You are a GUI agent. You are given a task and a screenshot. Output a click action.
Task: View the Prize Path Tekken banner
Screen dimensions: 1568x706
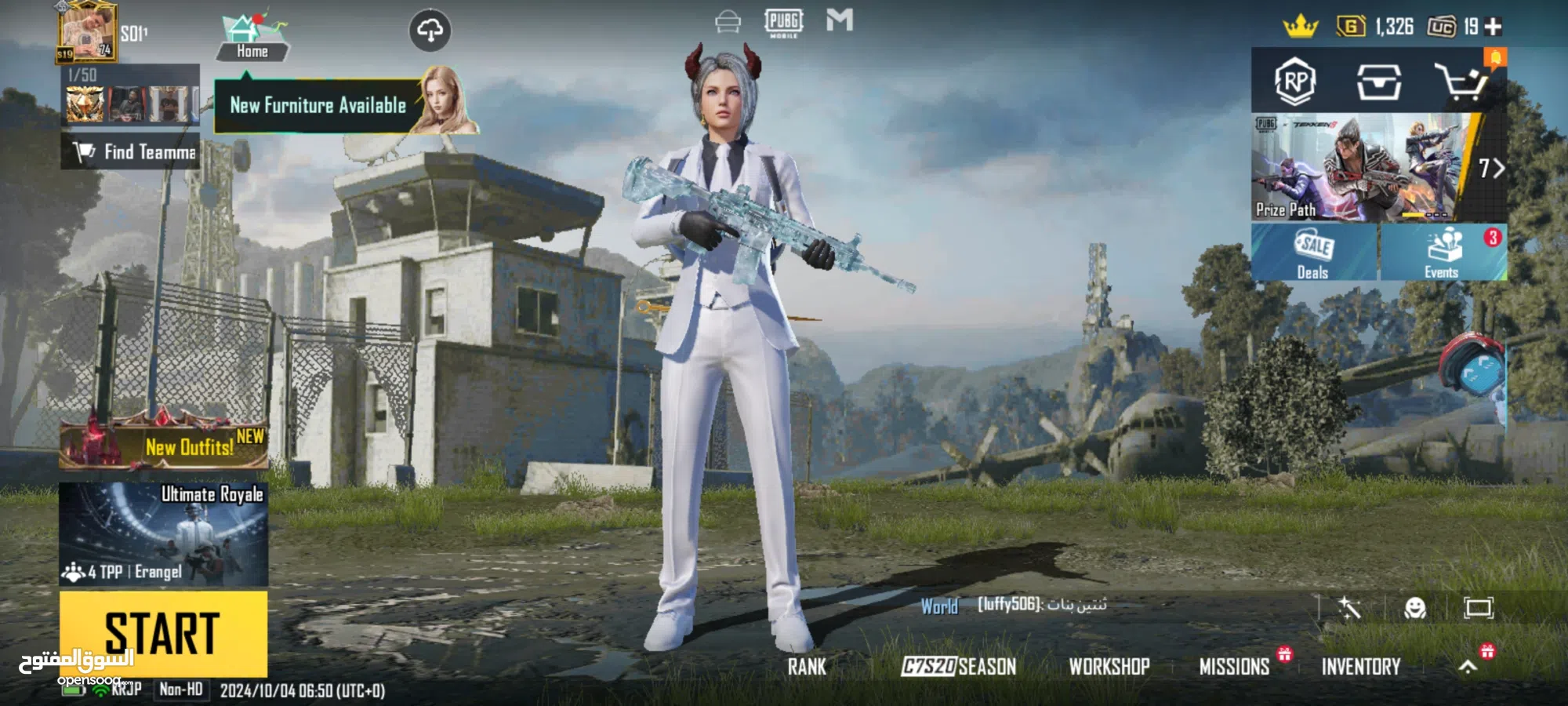click(1364, 167)
